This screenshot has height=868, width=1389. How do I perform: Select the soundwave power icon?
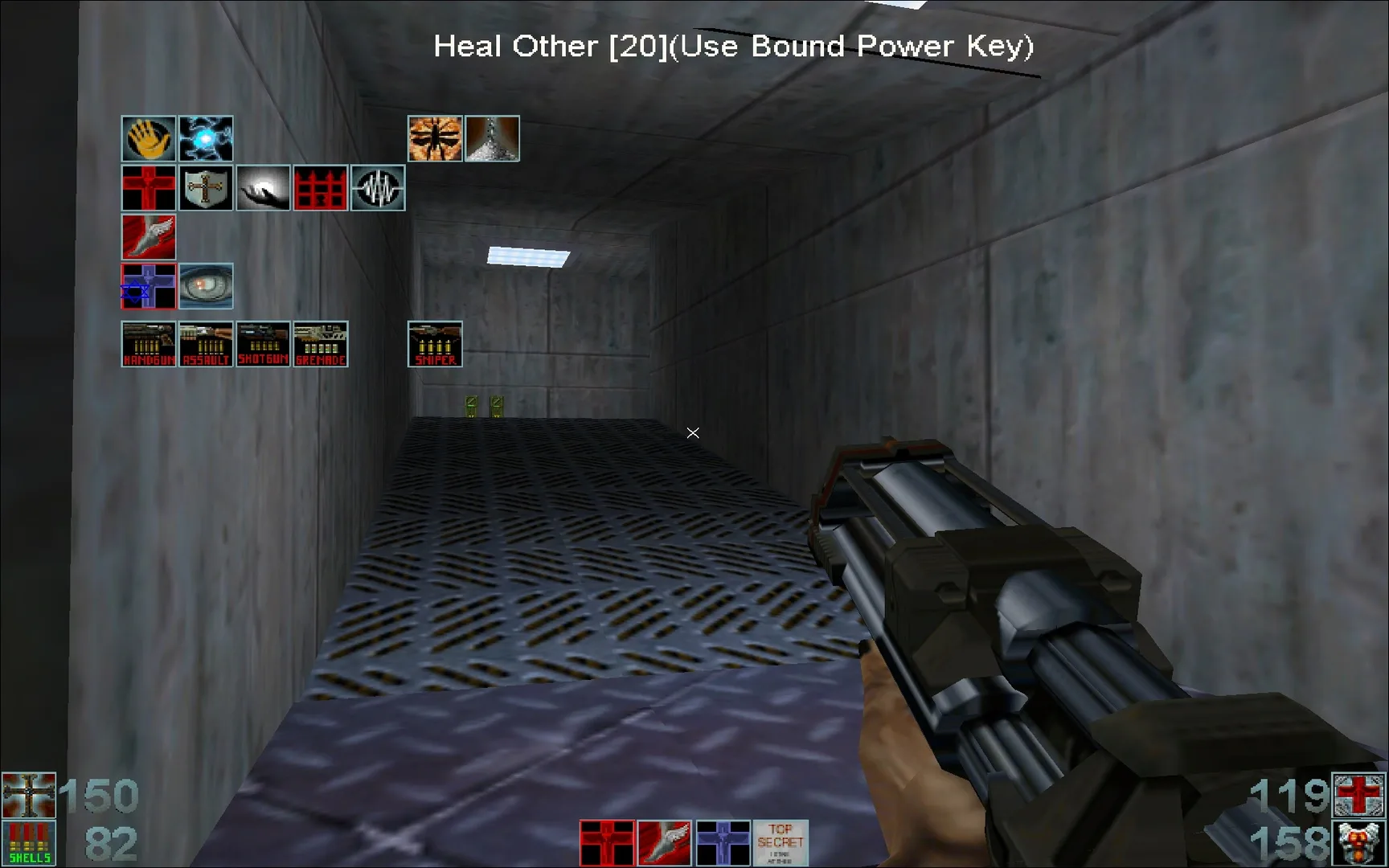pos(378,187)
